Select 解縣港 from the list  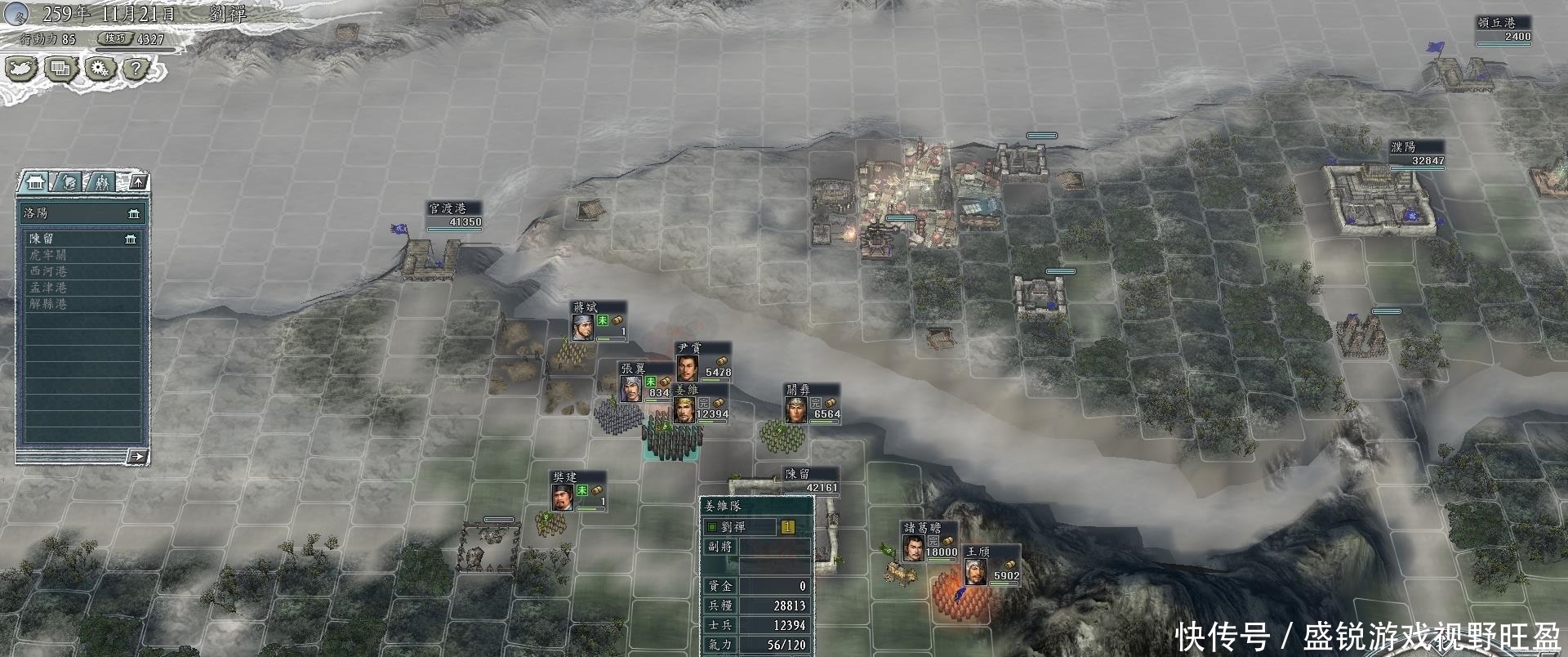click(x=82, y=304)
